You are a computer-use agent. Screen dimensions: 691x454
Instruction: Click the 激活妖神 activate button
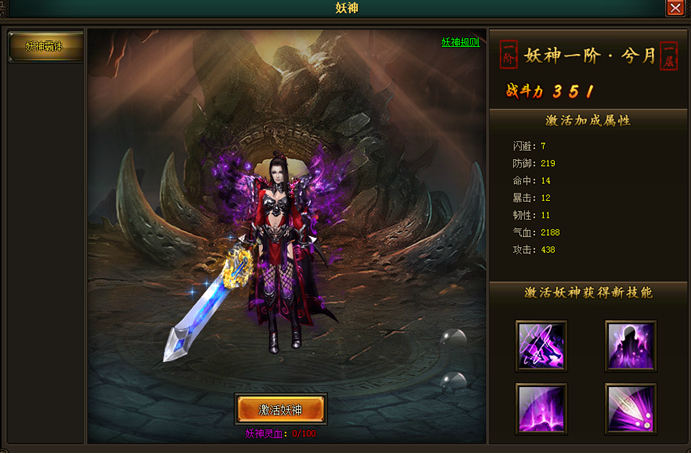pyautogui.click(x=280, y=409)
